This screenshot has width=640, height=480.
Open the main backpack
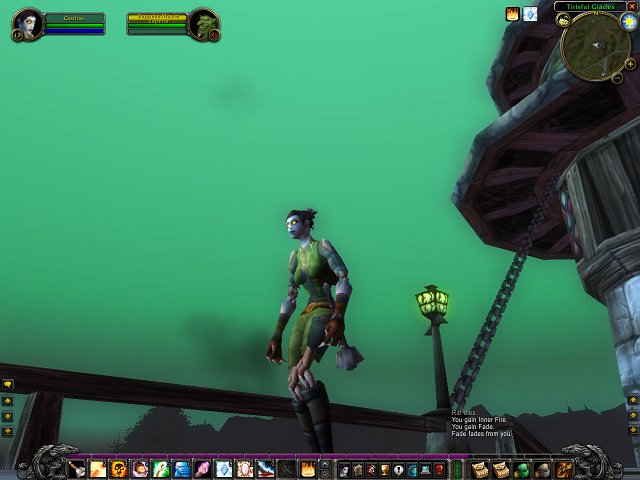[564, 469]
